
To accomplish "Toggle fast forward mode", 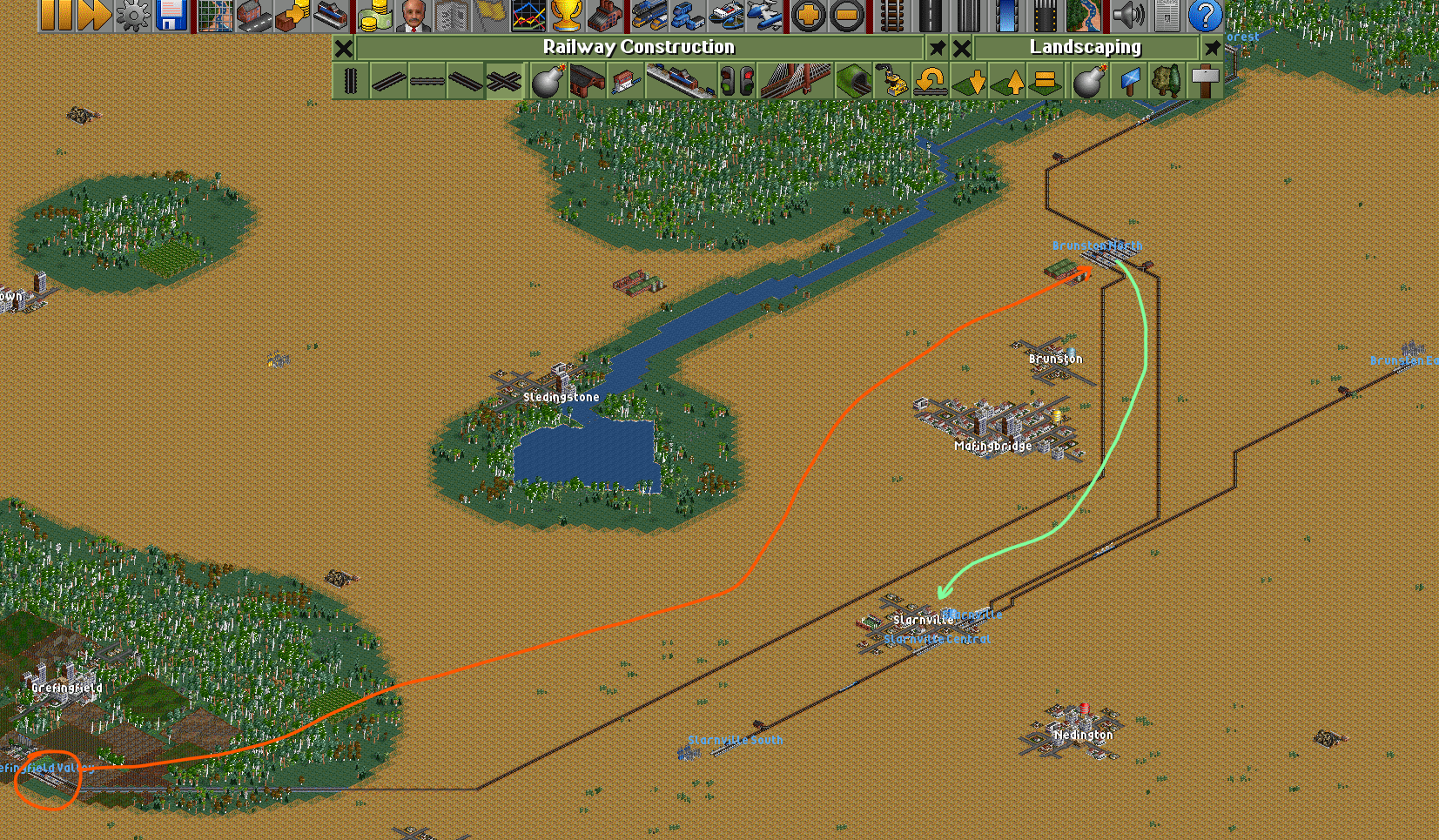I will point(94,15).
